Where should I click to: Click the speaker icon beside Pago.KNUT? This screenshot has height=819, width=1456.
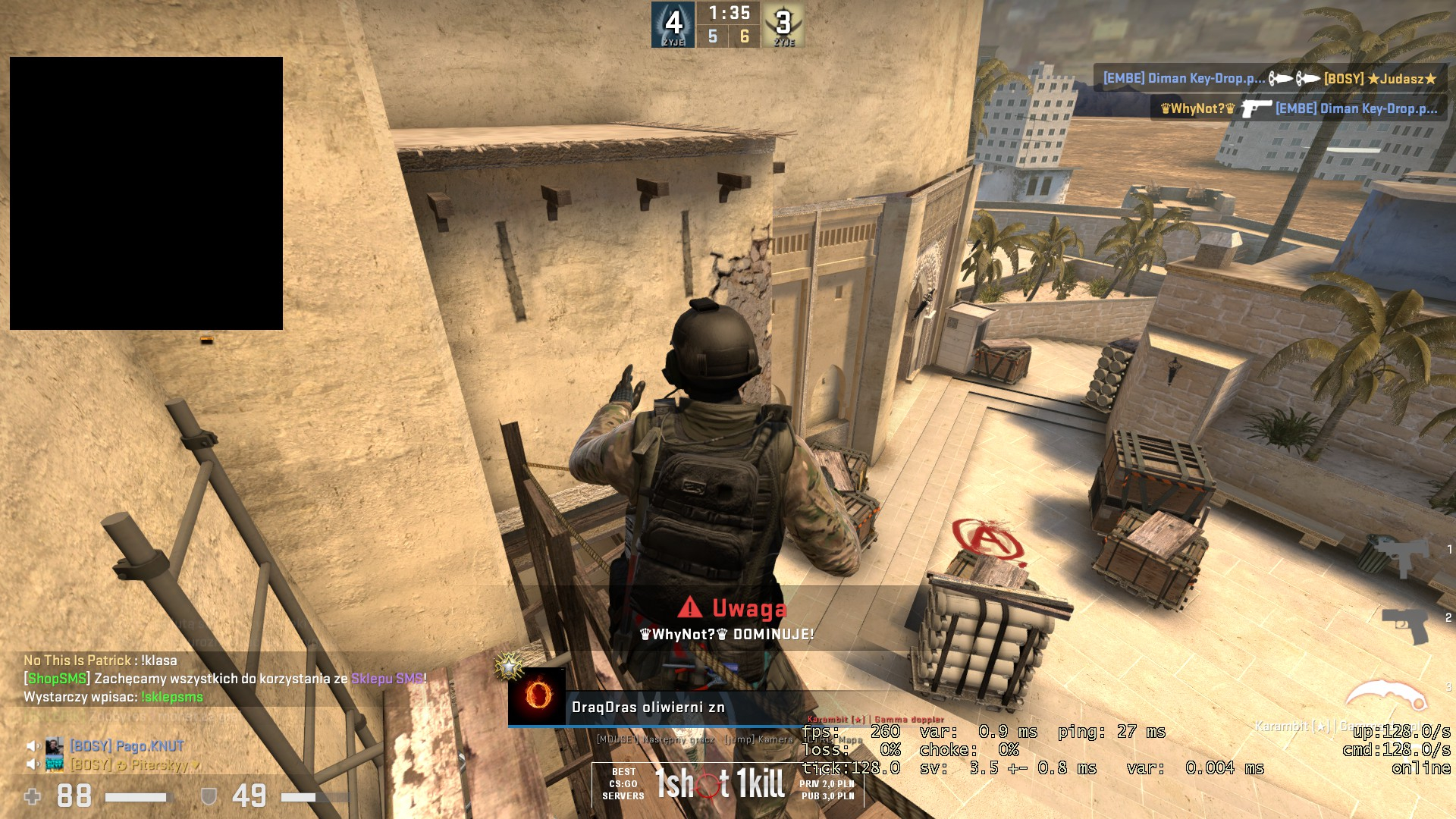point(33,746)
